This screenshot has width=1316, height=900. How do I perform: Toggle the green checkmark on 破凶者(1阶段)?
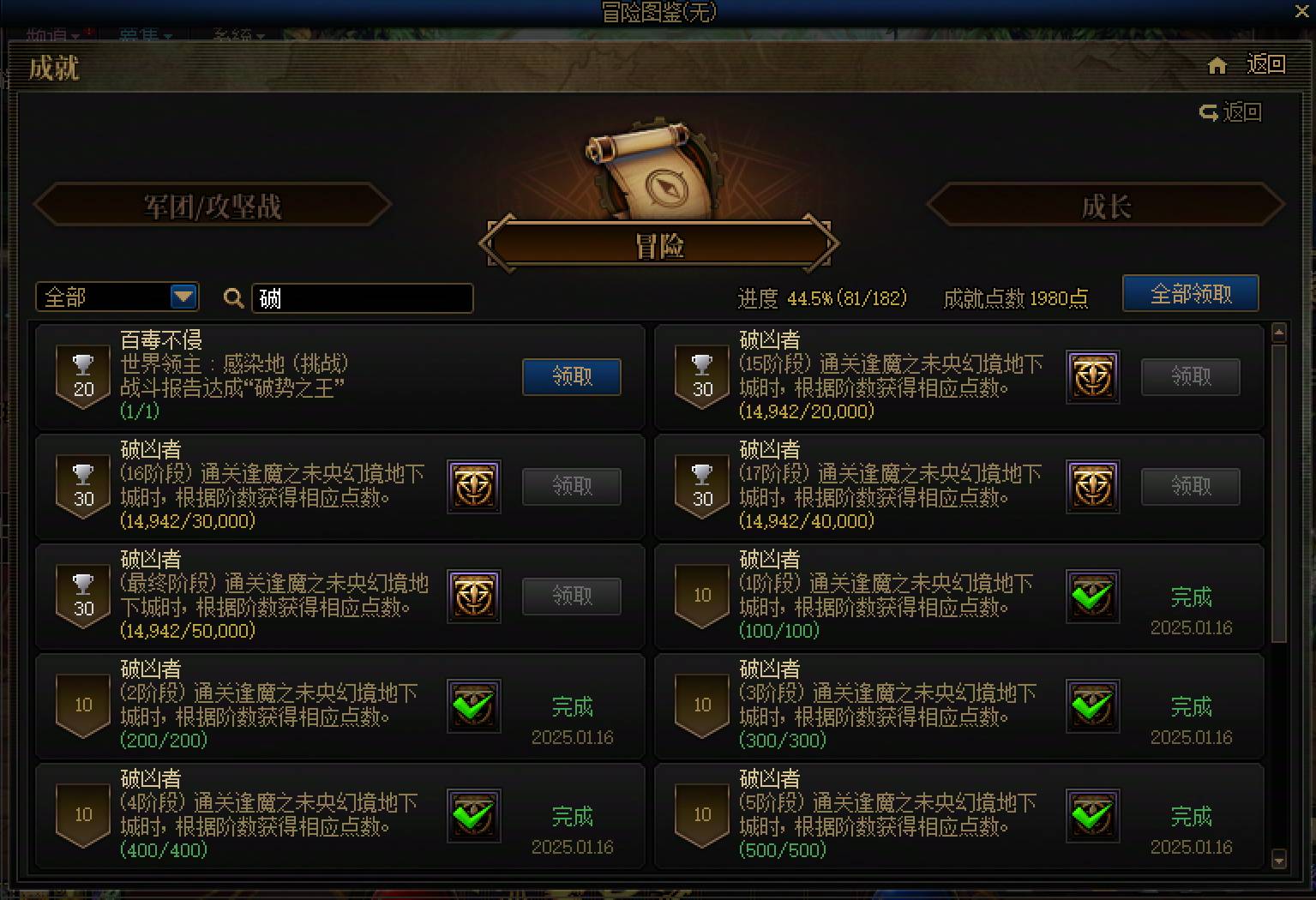pyautogui.click(x=1092, y=597)
